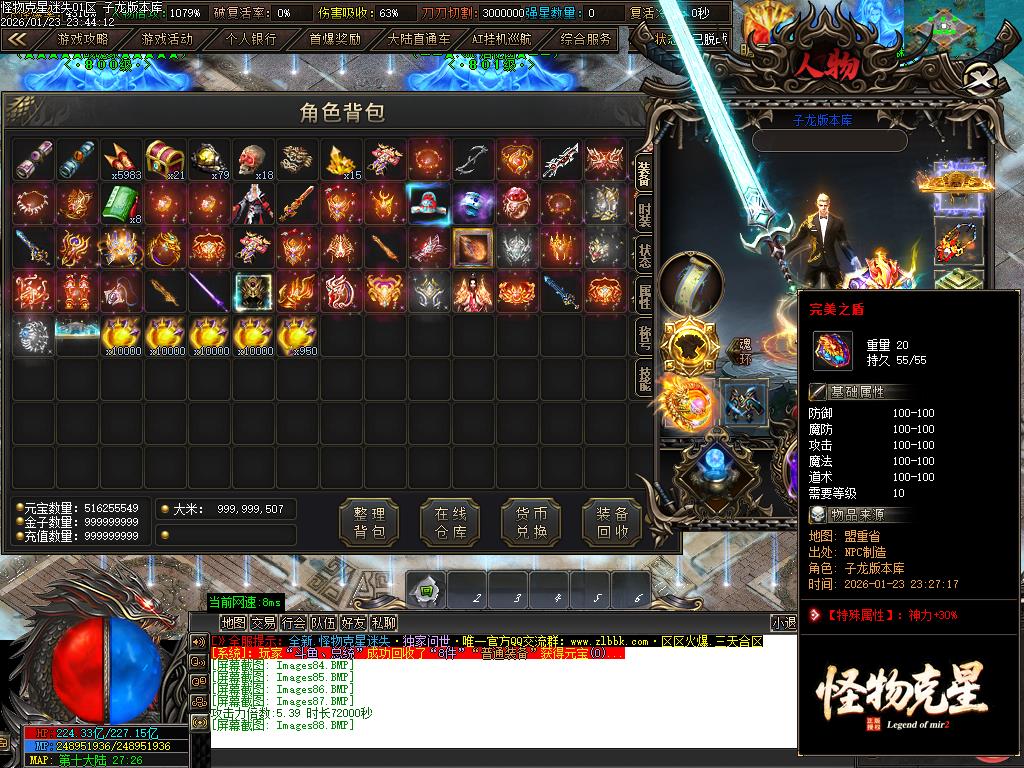Open the 综合服务 general services menu
Viewport: 1024px width, 768px height.
coord(586,39)
